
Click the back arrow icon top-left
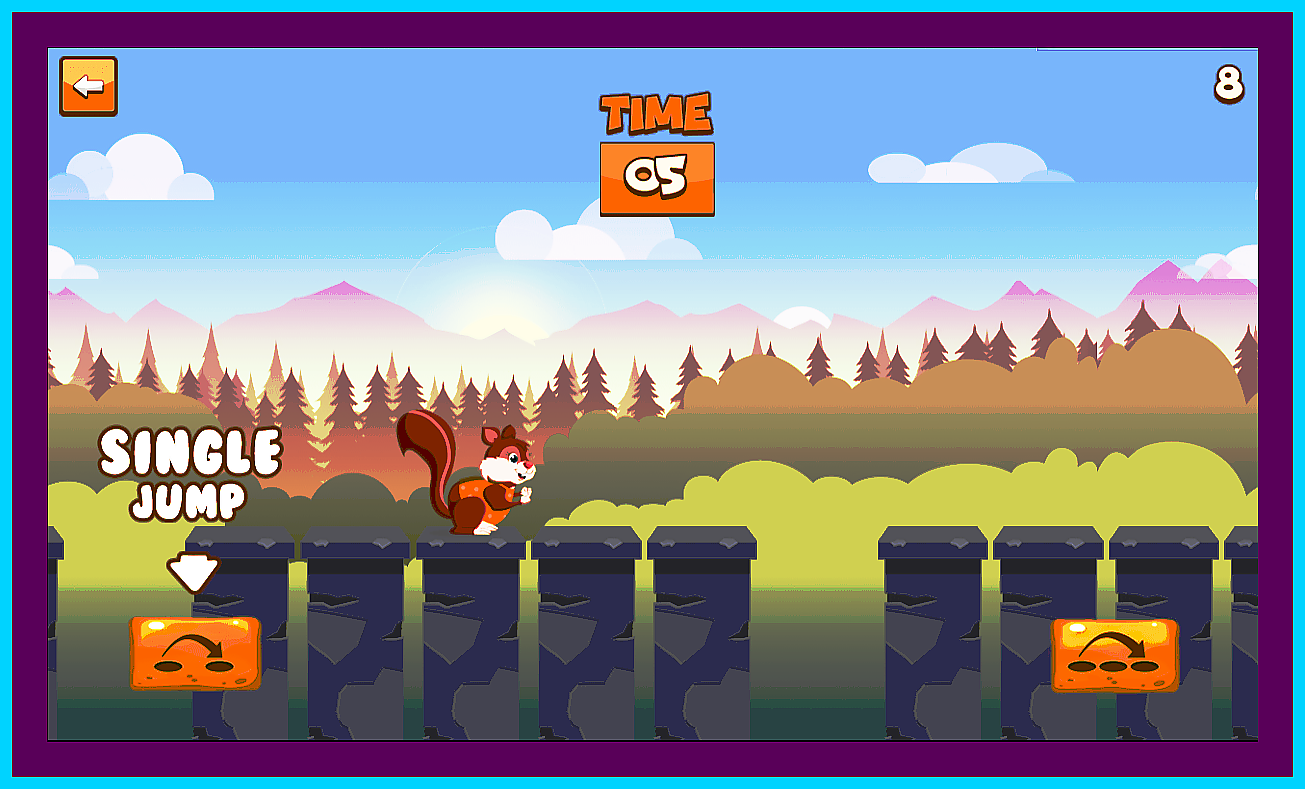(x=87, y=87)
